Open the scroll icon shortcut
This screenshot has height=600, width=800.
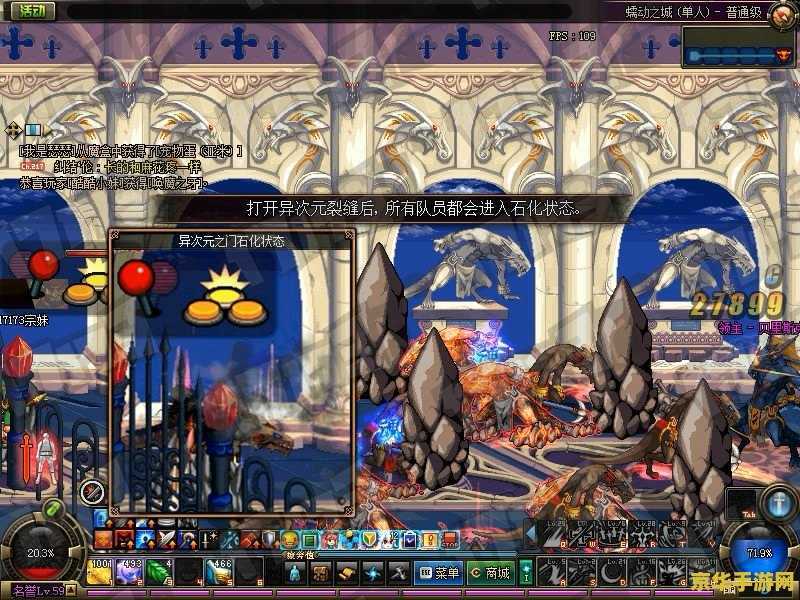pyautogui.click(x=346, y=573)
